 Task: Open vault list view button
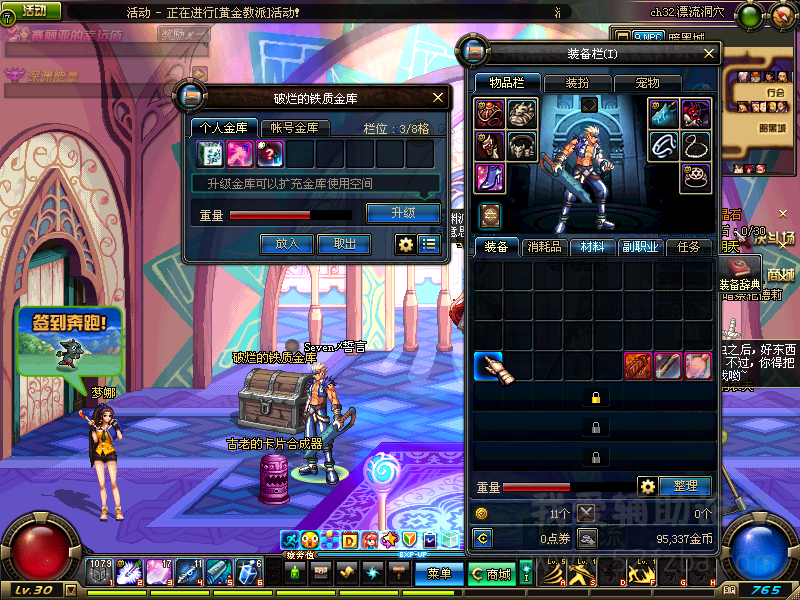(429, 243)
